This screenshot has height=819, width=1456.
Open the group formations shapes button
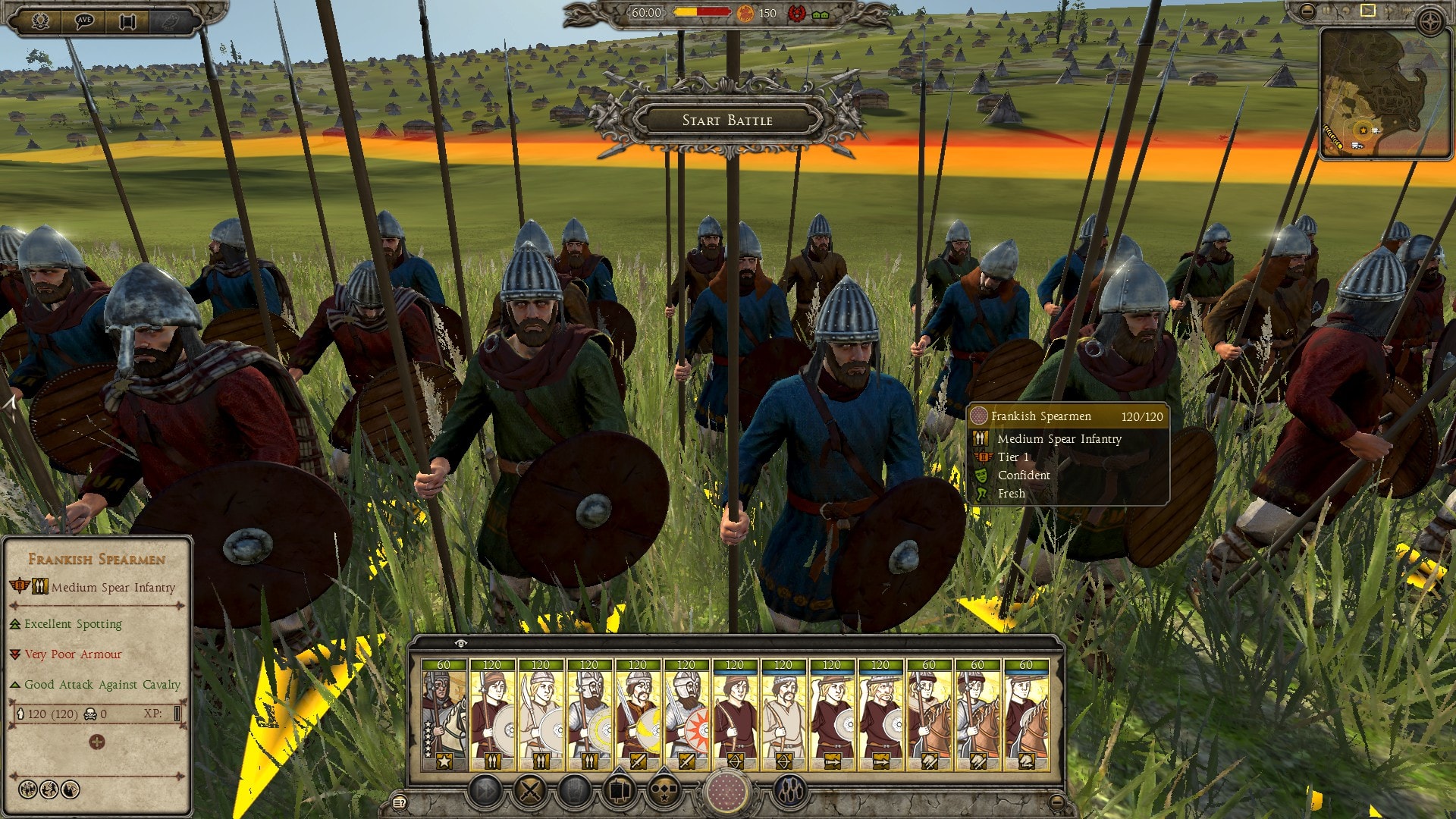pos(664,792)
